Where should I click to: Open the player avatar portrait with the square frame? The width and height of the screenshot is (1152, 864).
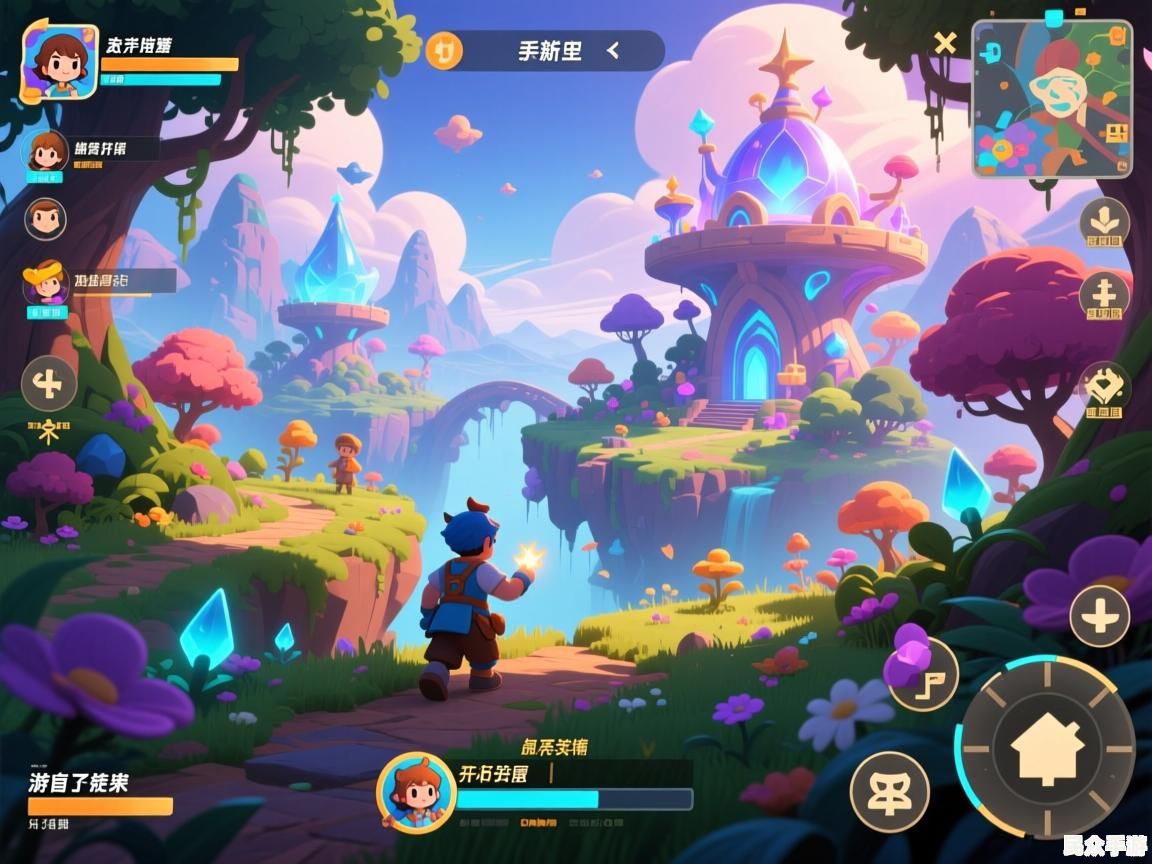60,62
